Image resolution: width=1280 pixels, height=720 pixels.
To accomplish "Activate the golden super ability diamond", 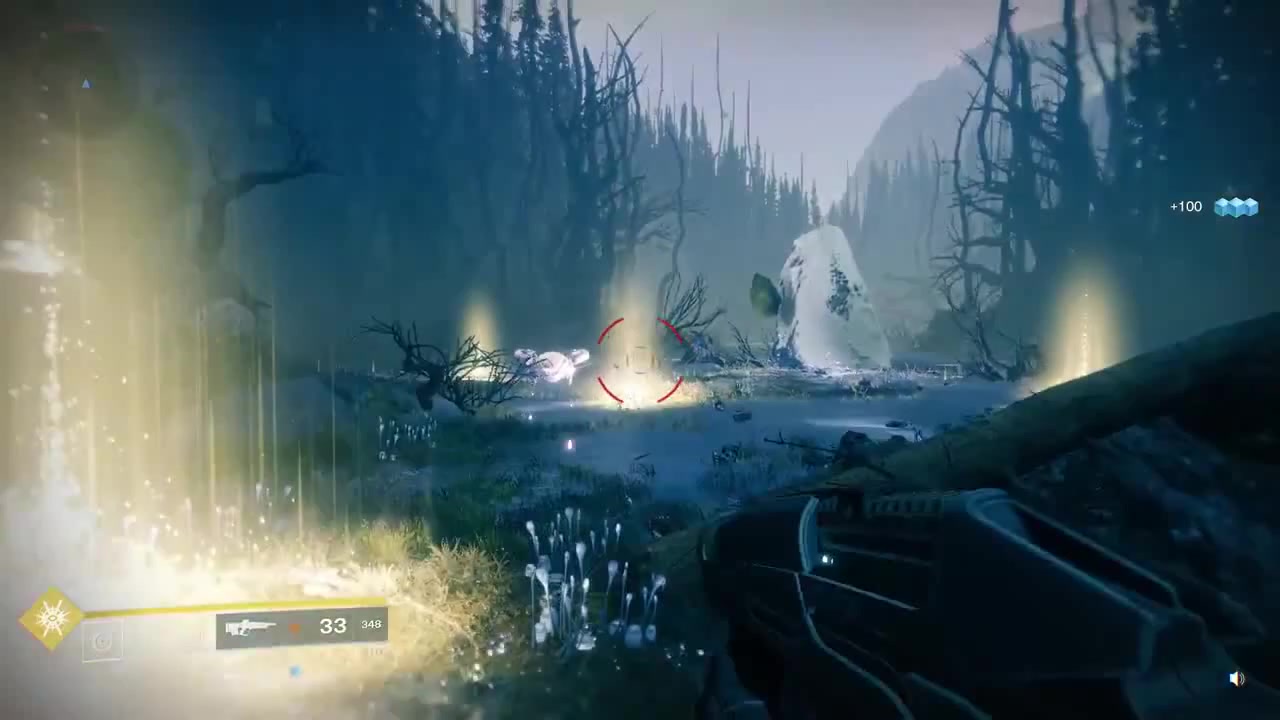I will (x=51, y=619).
